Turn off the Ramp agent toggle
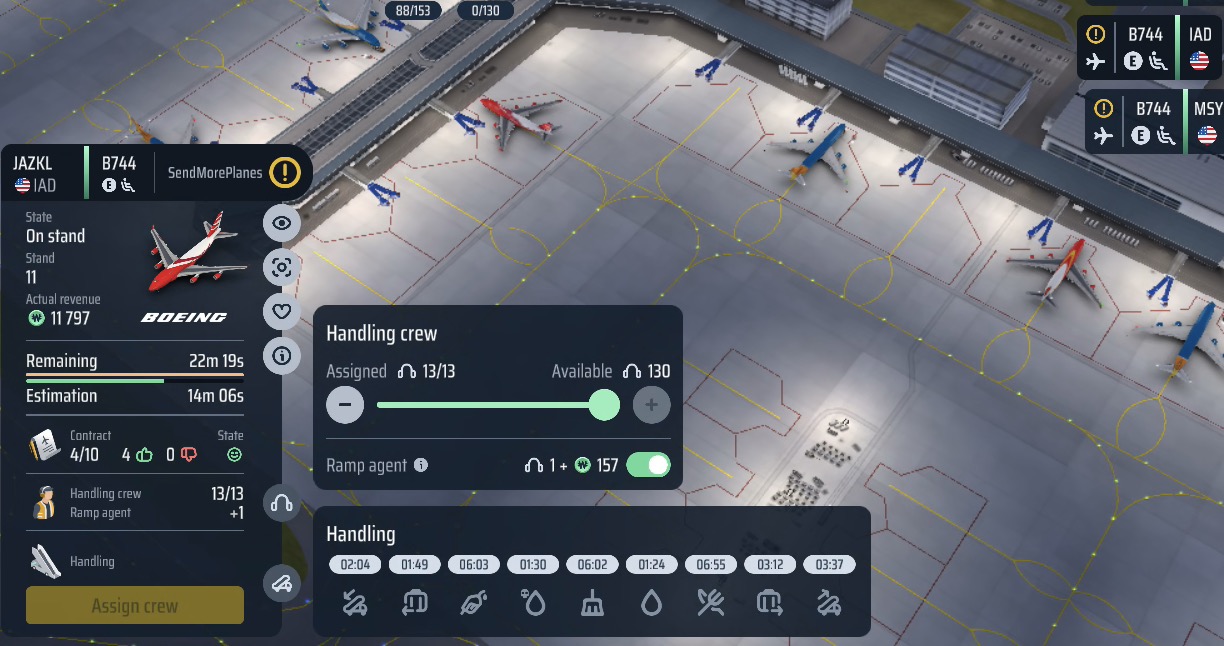This screenshot has height=646, width=1224. [x=648, y=465]
